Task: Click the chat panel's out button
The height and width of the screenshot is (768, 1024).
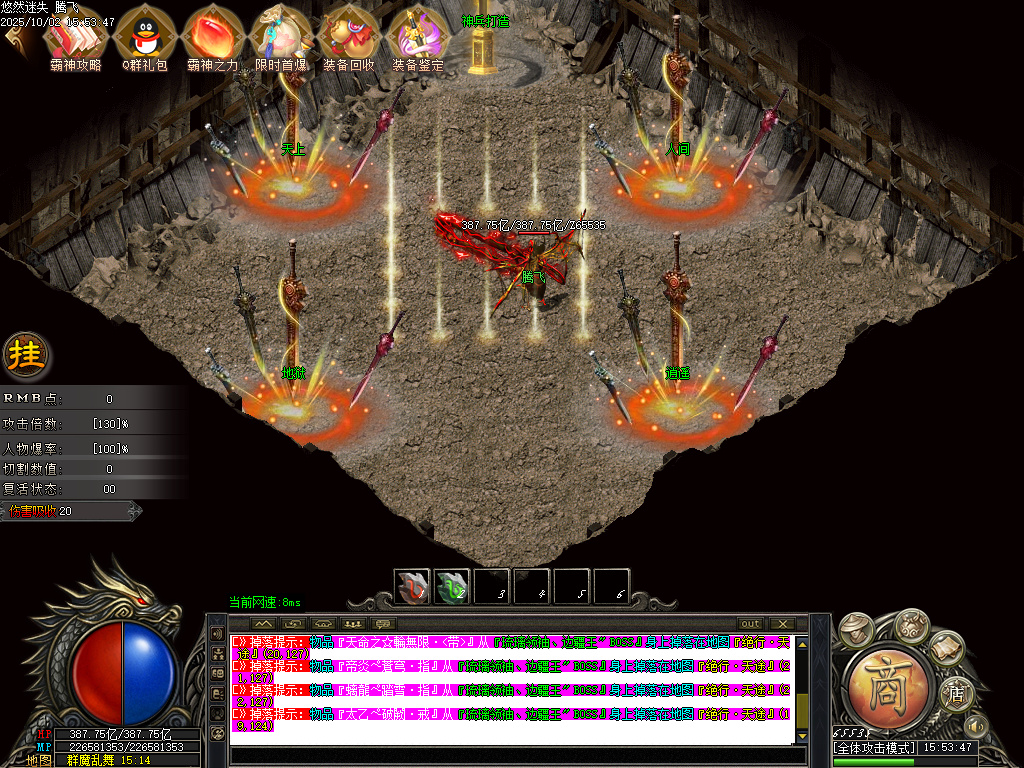Action: click(749, 624)
